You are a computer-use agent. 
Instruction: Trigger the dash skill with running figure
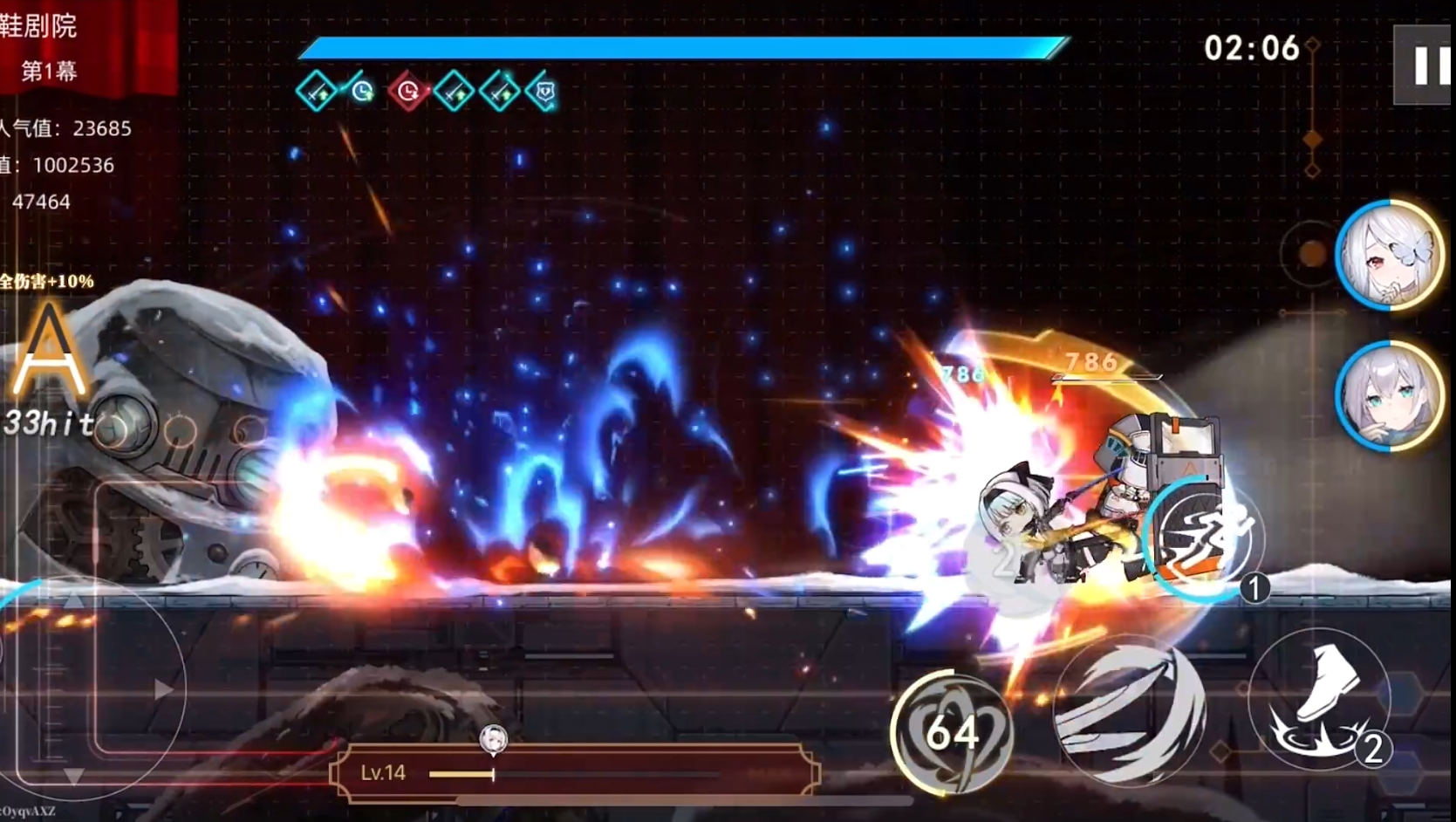1206,538
